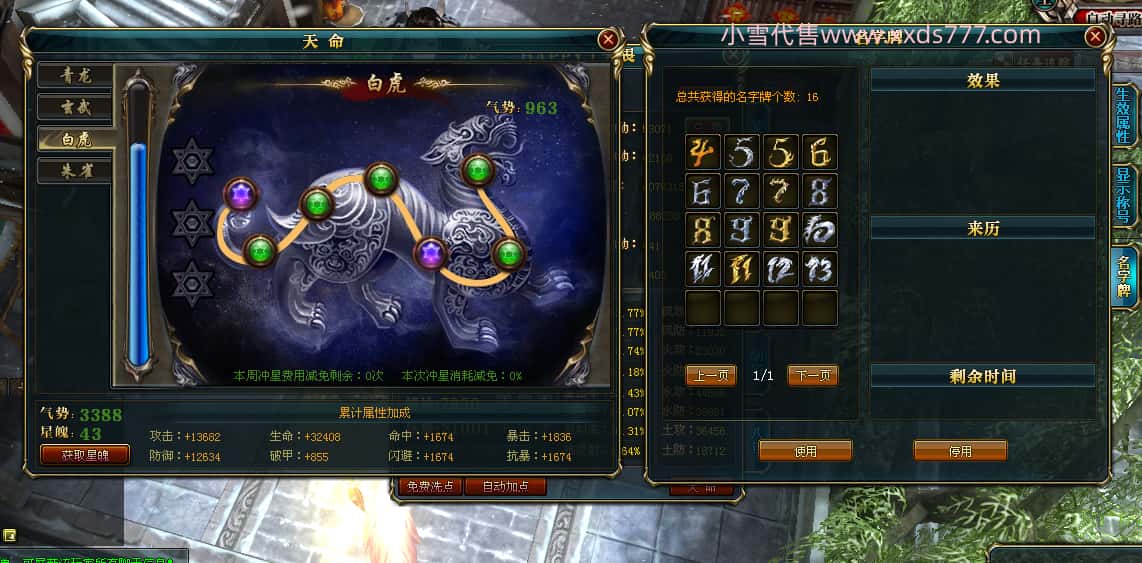Select the 玄武 tab
Viewport: 1142px width, 563px height.
75,107
